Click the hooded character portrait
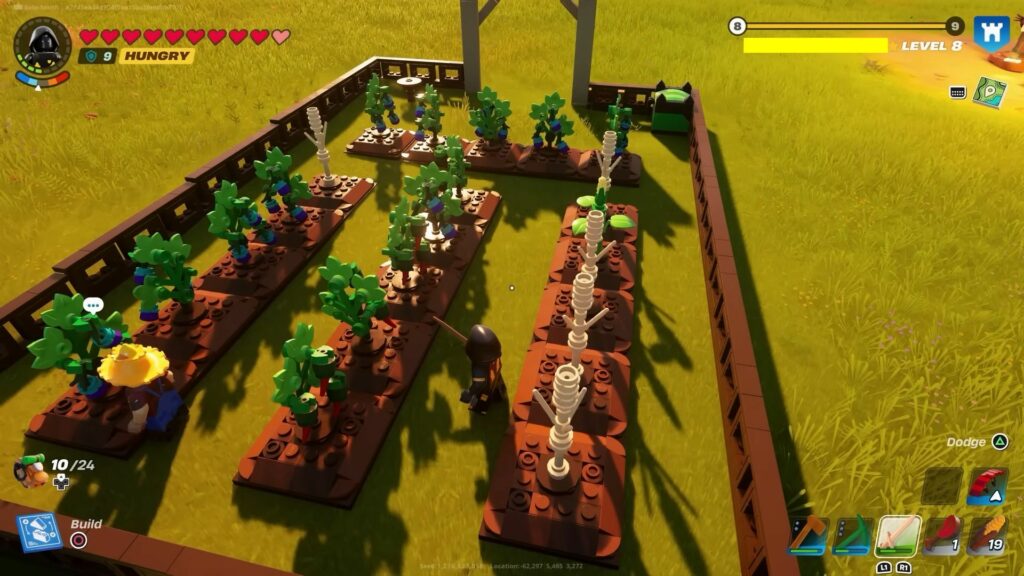The width and height of the screenshot is (1024, 576). click(x=42, y=45)
